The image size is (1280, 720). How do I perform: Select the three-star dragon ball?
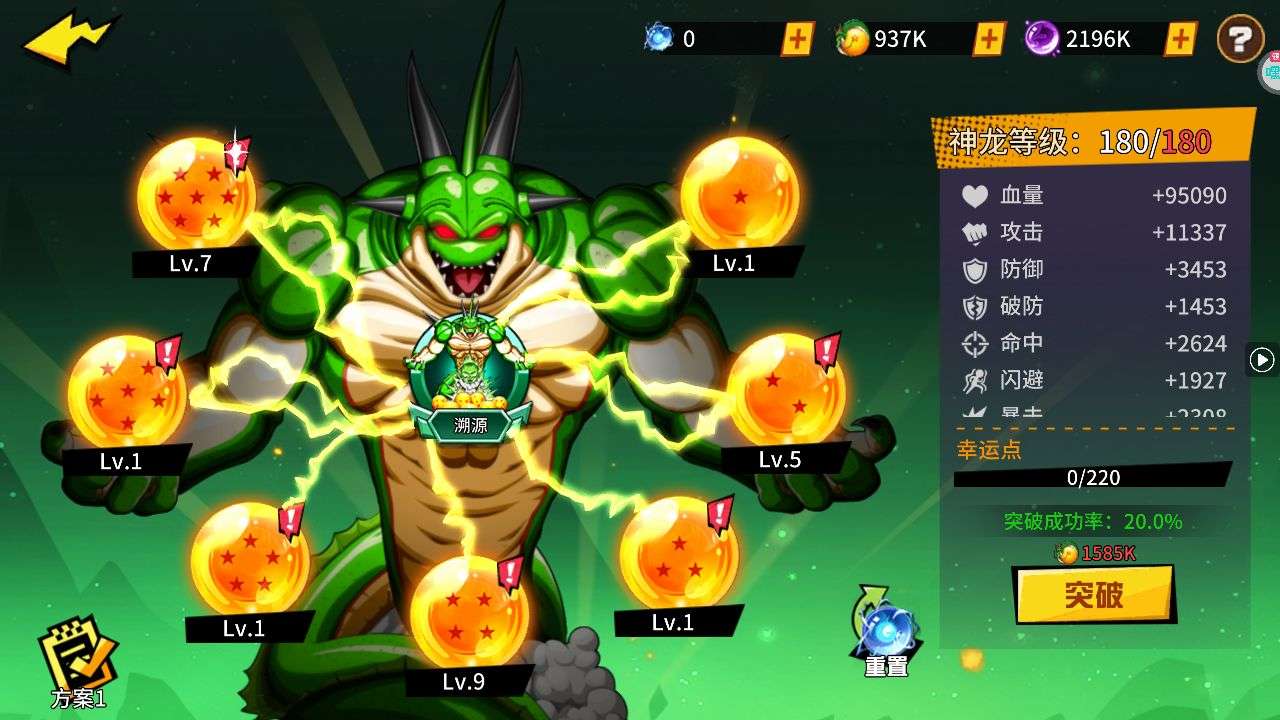point(678,553)
